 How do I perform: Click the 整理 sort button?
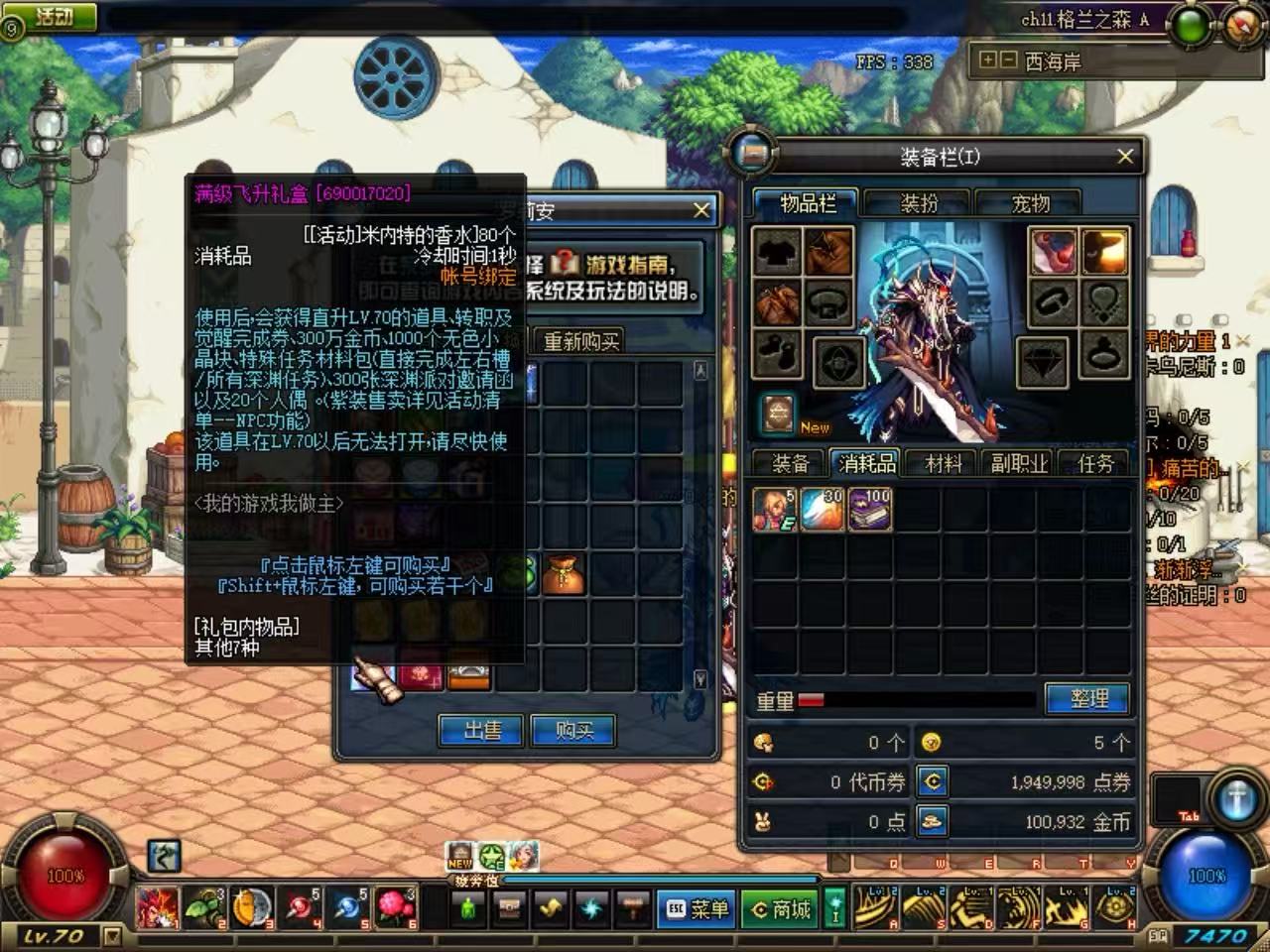(x=1088, y=699)
